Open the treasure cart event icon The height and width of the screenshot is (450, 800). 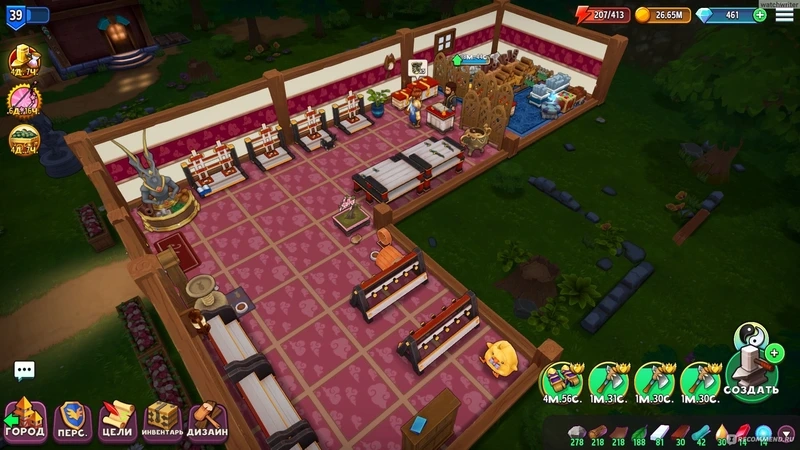23,140
